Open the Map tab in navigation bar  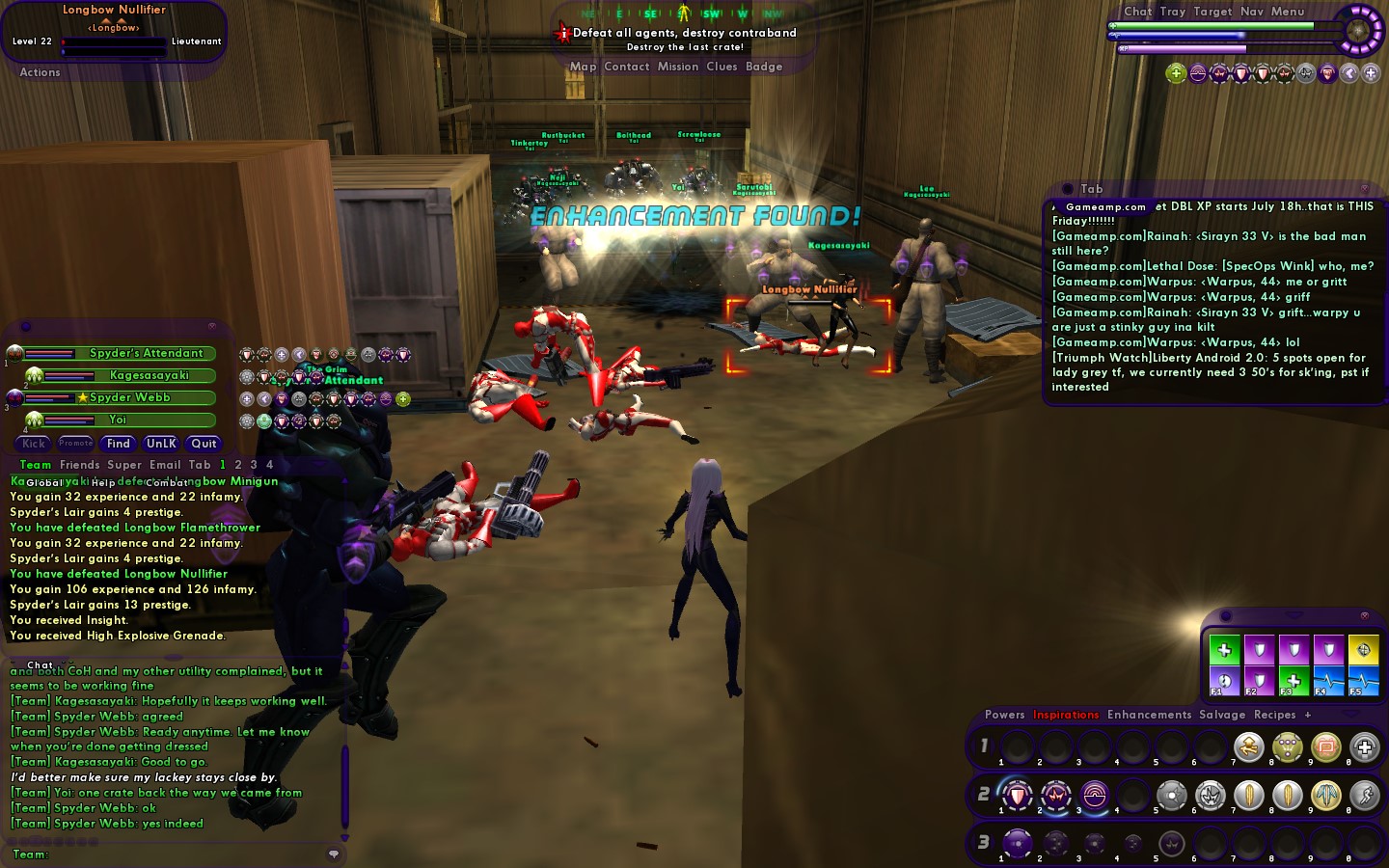tap(583, 67)
